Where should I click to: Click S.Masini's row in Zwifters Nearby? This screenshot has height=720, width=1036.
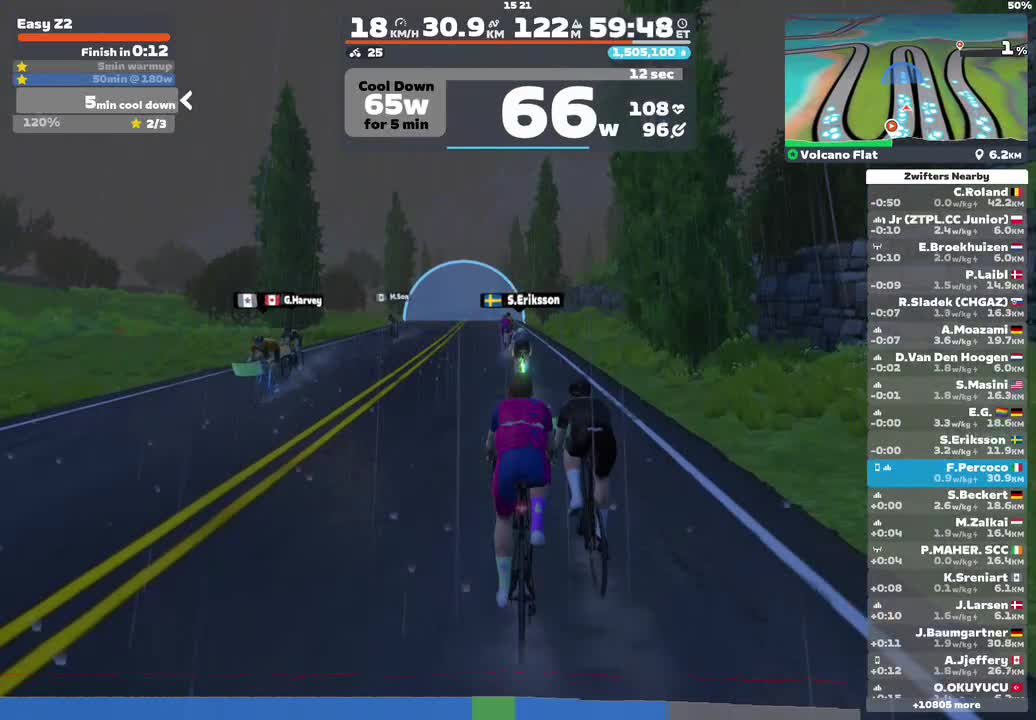click(x=946, y=390)
